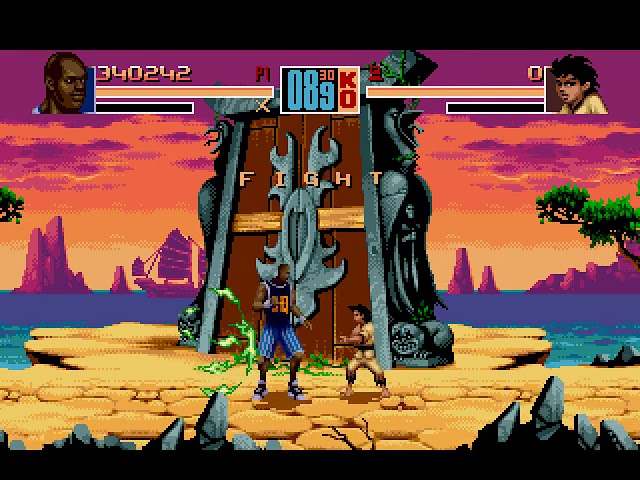Select the opponent's portrait in the HUD

(x=575, y=84)
